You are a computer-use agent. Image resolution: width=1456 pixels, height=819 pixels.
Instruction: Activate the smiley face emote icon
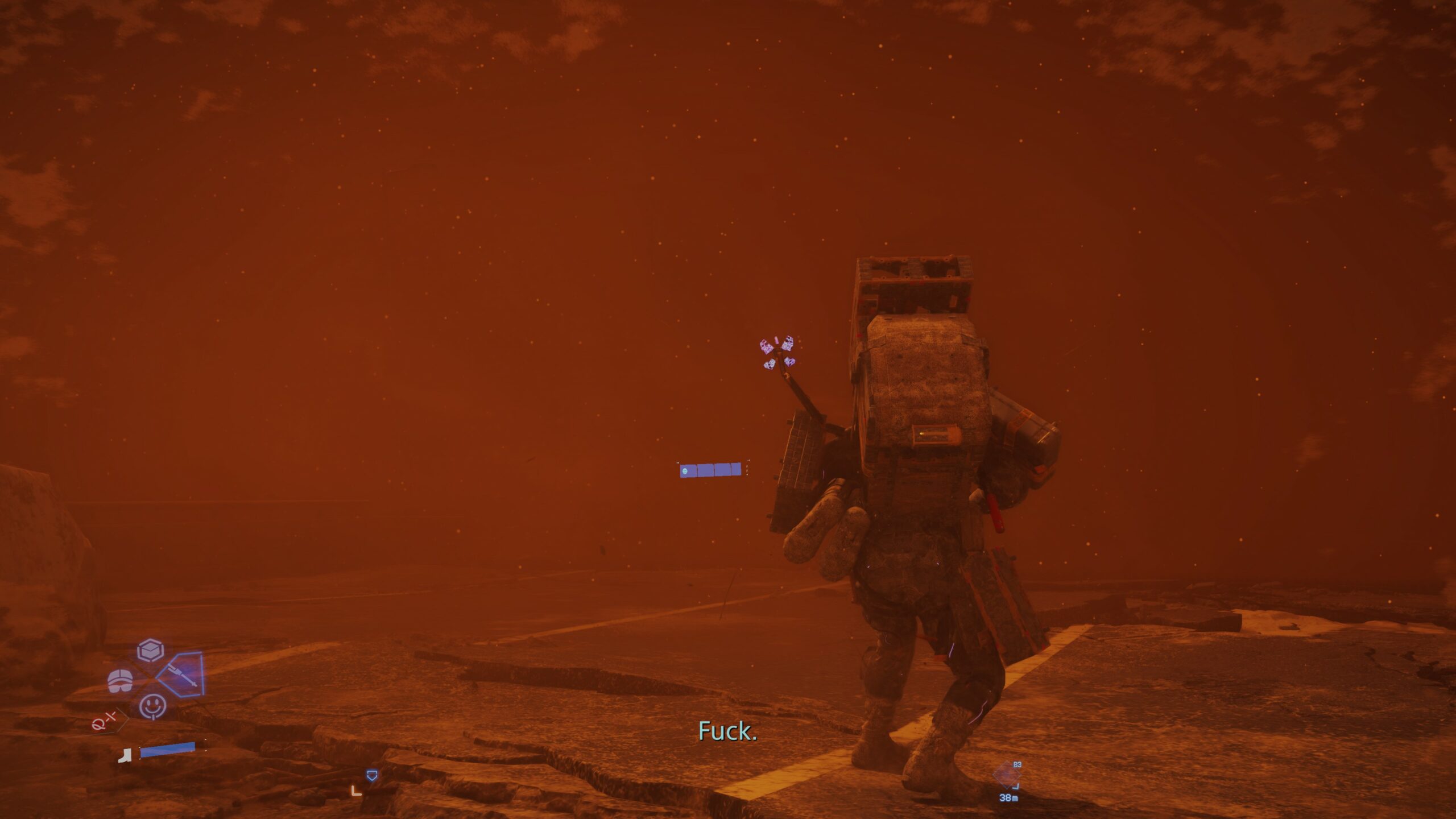152,706
